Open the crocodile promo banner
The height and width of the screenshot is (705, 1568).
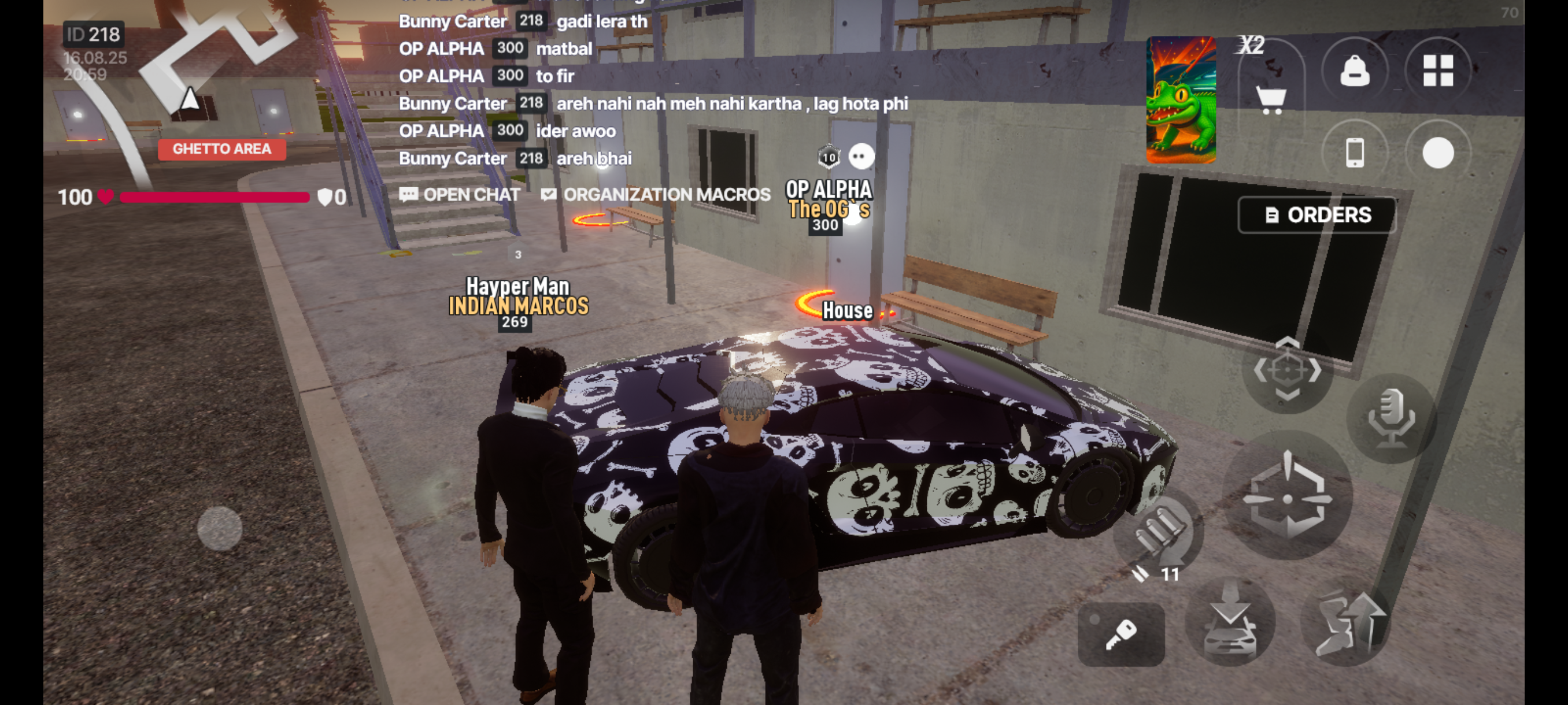[1181, 101]
